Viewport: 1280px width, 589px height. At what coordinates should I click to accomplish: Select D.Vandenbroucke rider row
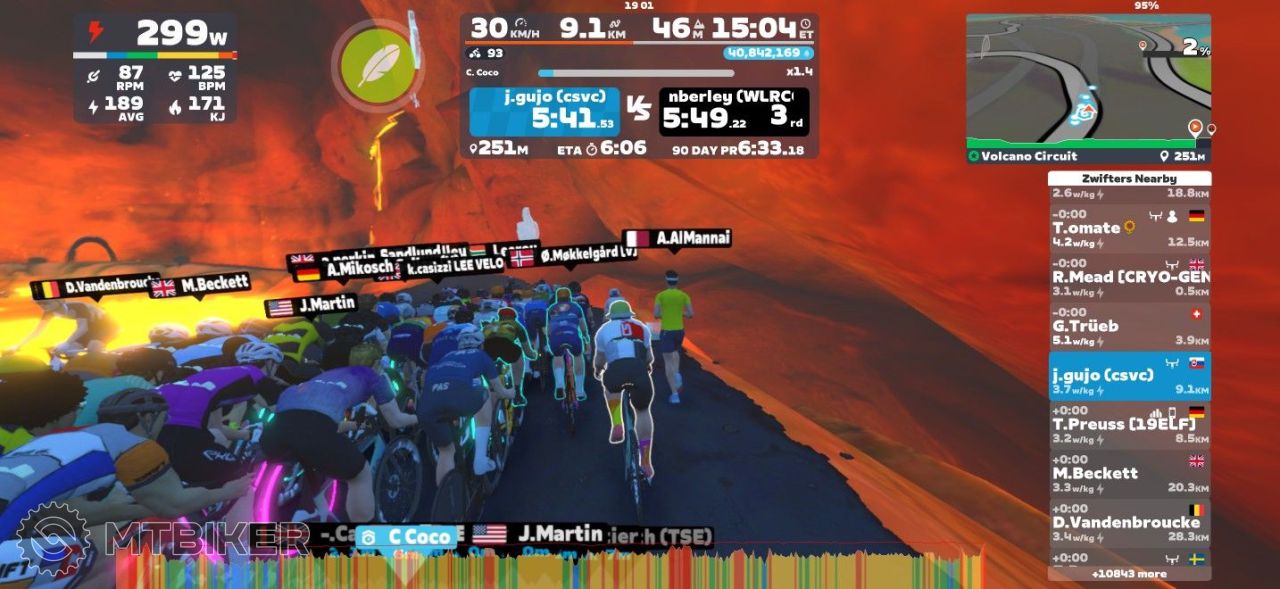point(1128,522)
